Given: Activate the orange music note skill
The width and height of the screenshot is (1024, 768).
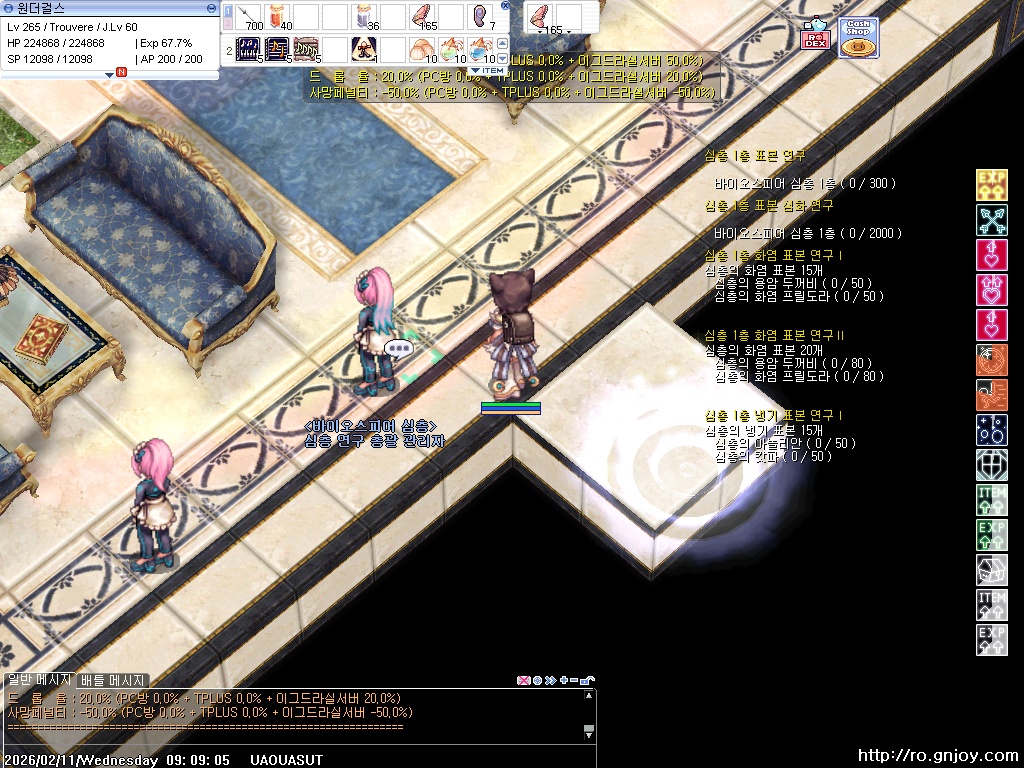Looking at the screenshot, I should click(277, 48).
